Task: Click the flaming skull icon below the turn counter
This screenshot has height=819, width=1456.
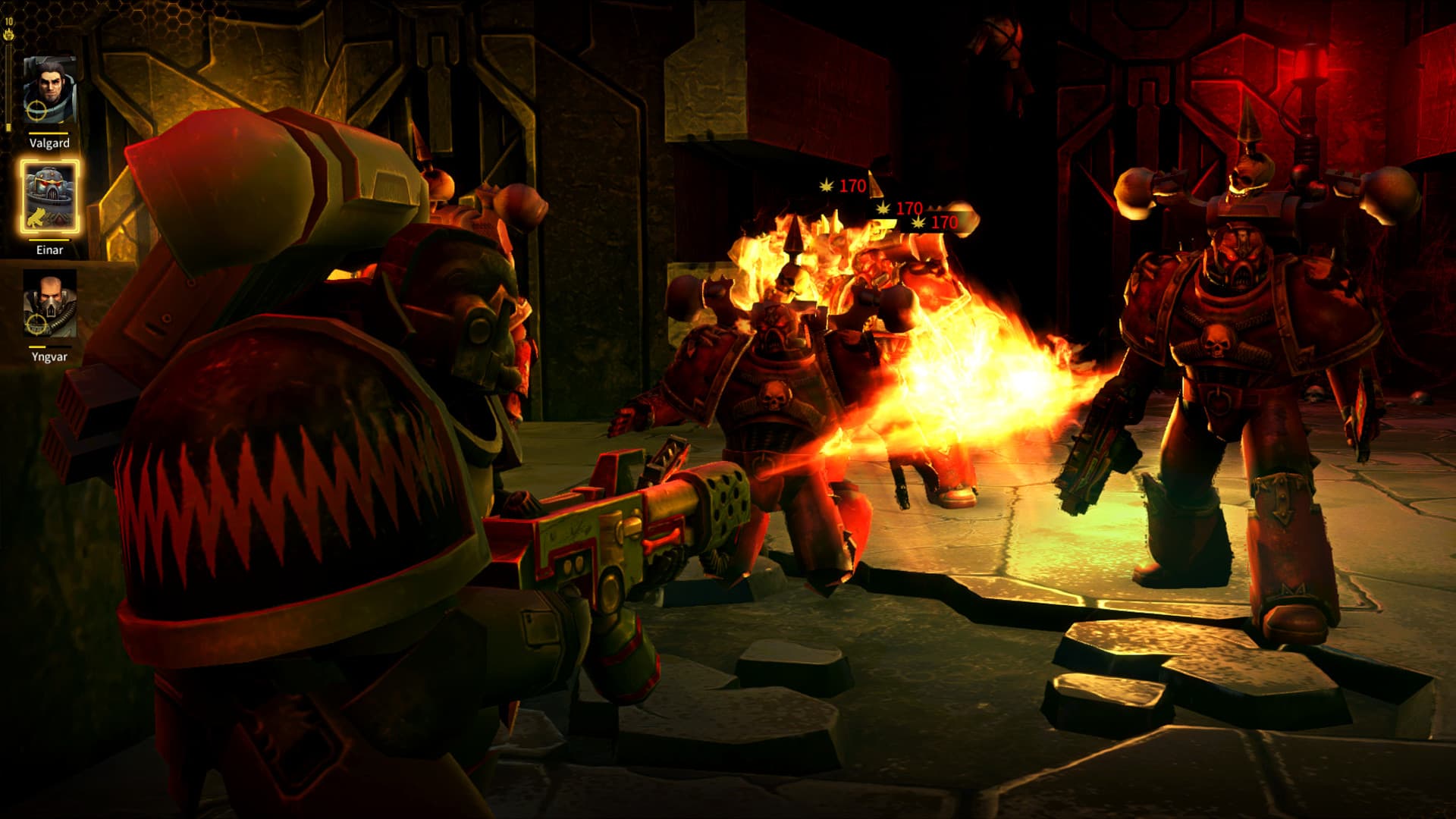Action: [9, 36]
